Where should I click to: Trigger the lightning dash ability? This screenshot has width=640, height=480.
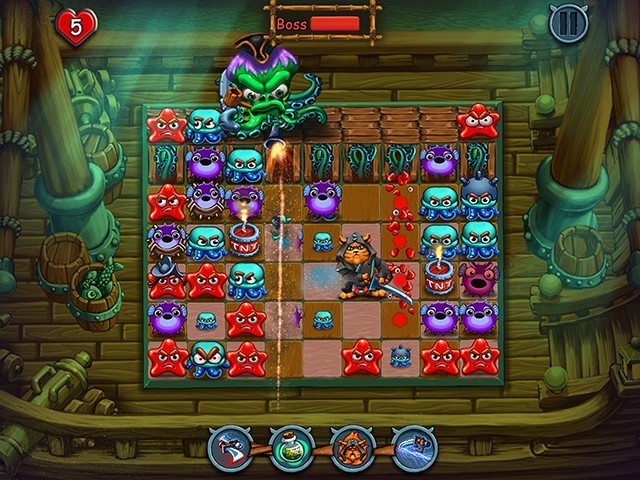413,447
